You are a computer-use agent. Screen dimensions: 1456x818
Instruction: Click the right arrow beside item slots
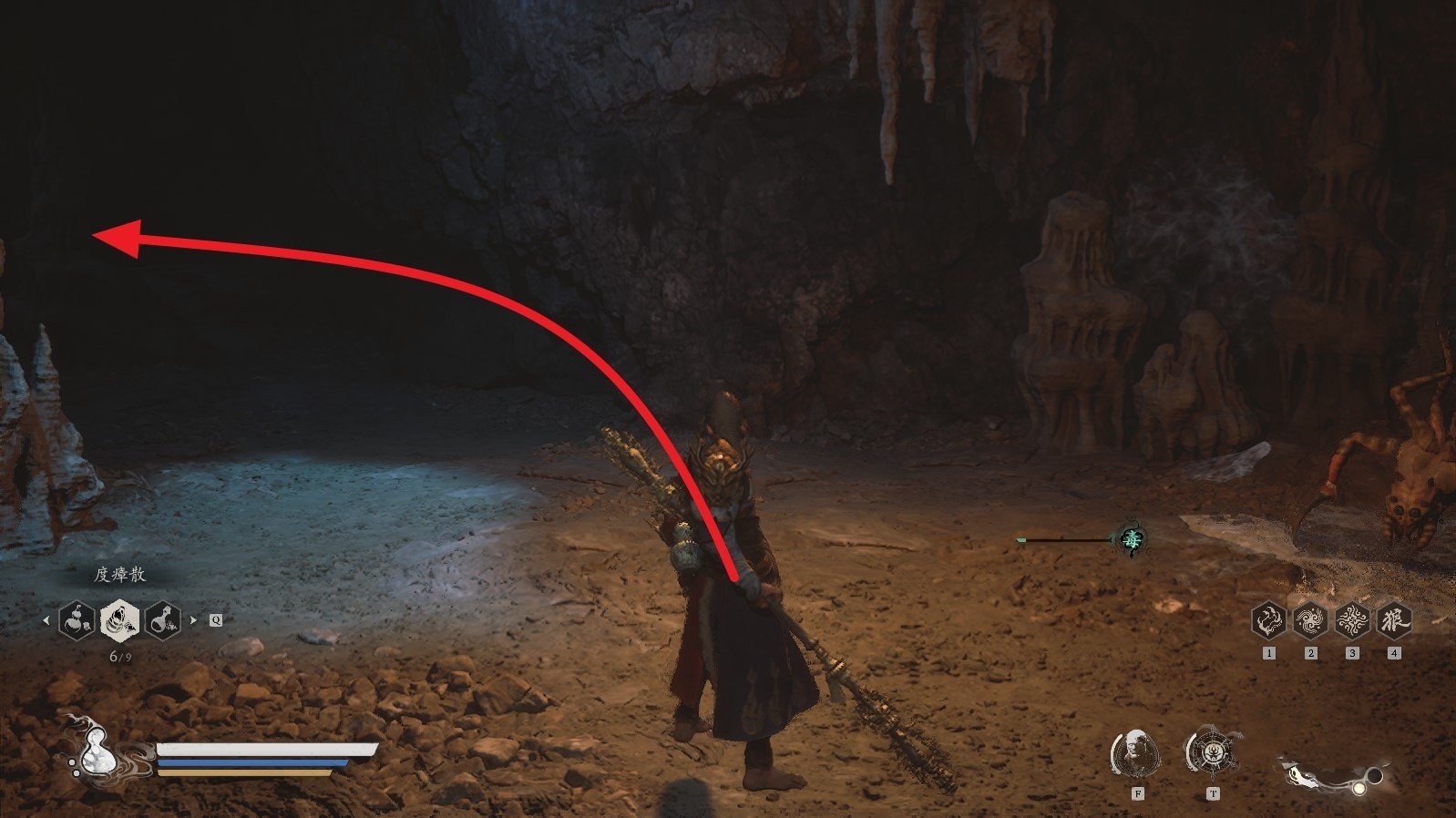pos(193,620)
